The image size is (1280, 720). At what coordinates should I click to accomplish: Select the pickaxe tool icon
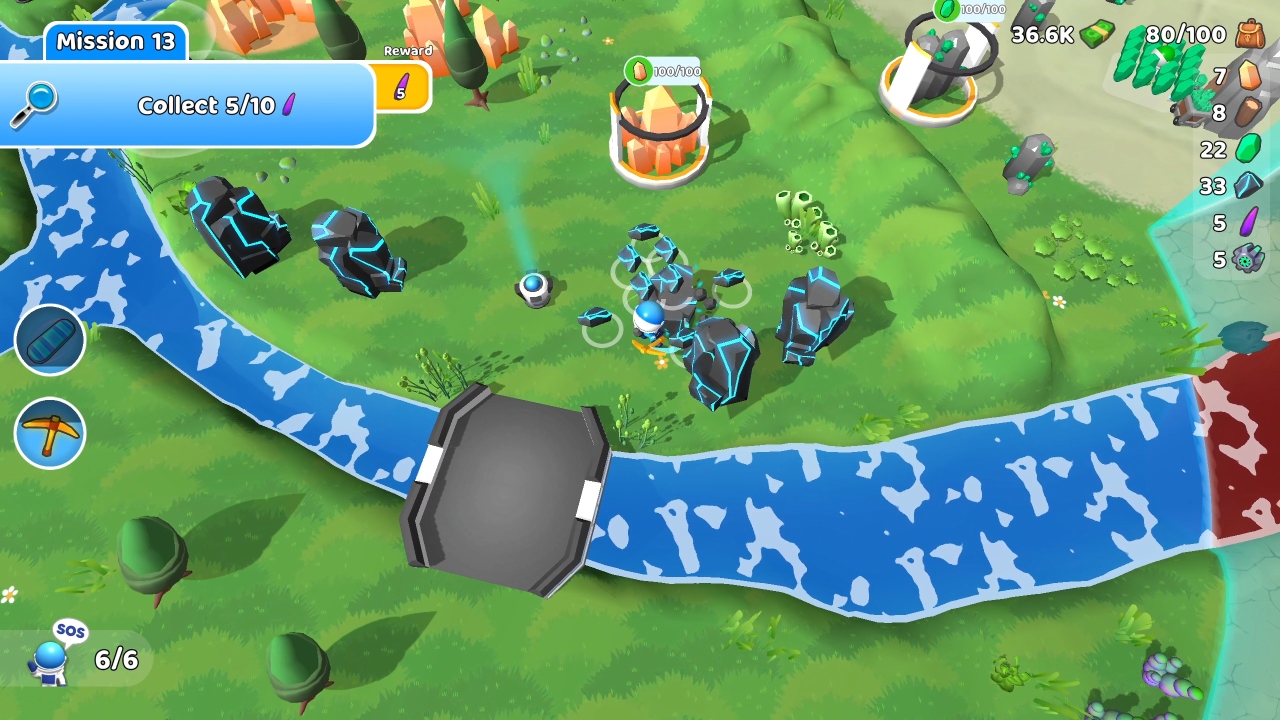point(50,432)
